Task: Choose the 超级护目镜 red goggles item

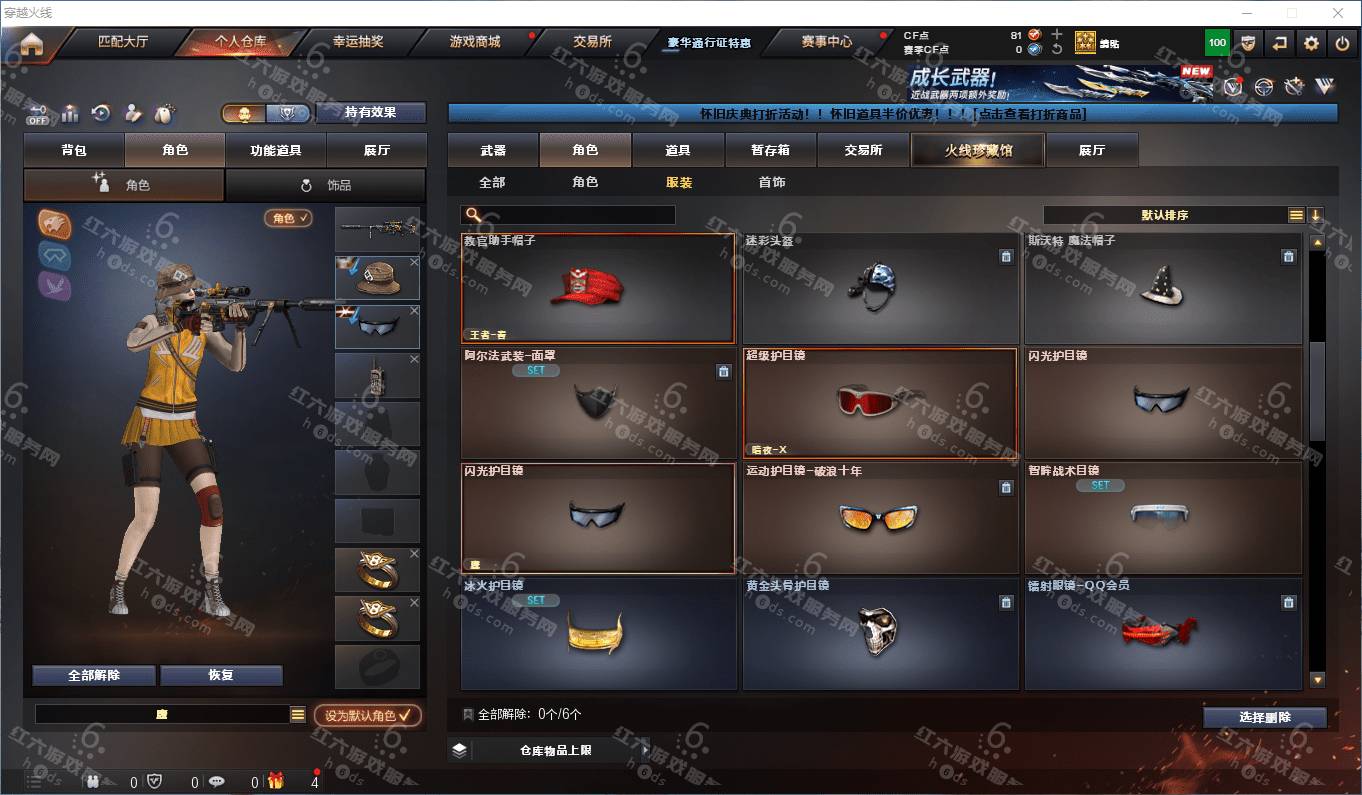Action: click(x=879, y=402)
